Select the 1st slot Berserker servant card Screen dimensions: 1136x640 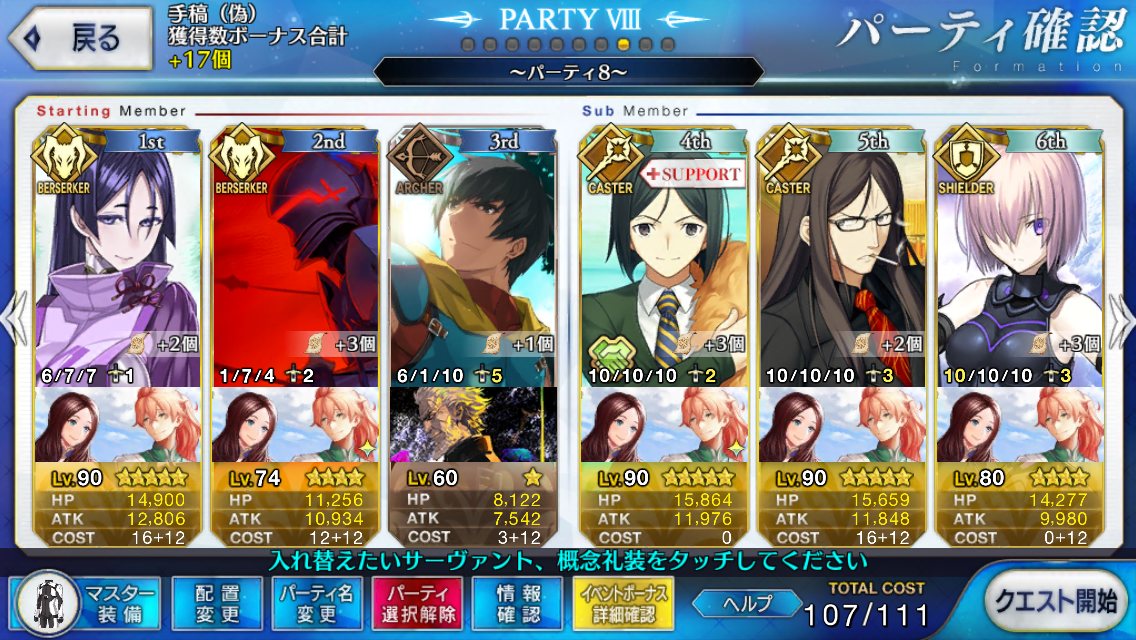119,260
